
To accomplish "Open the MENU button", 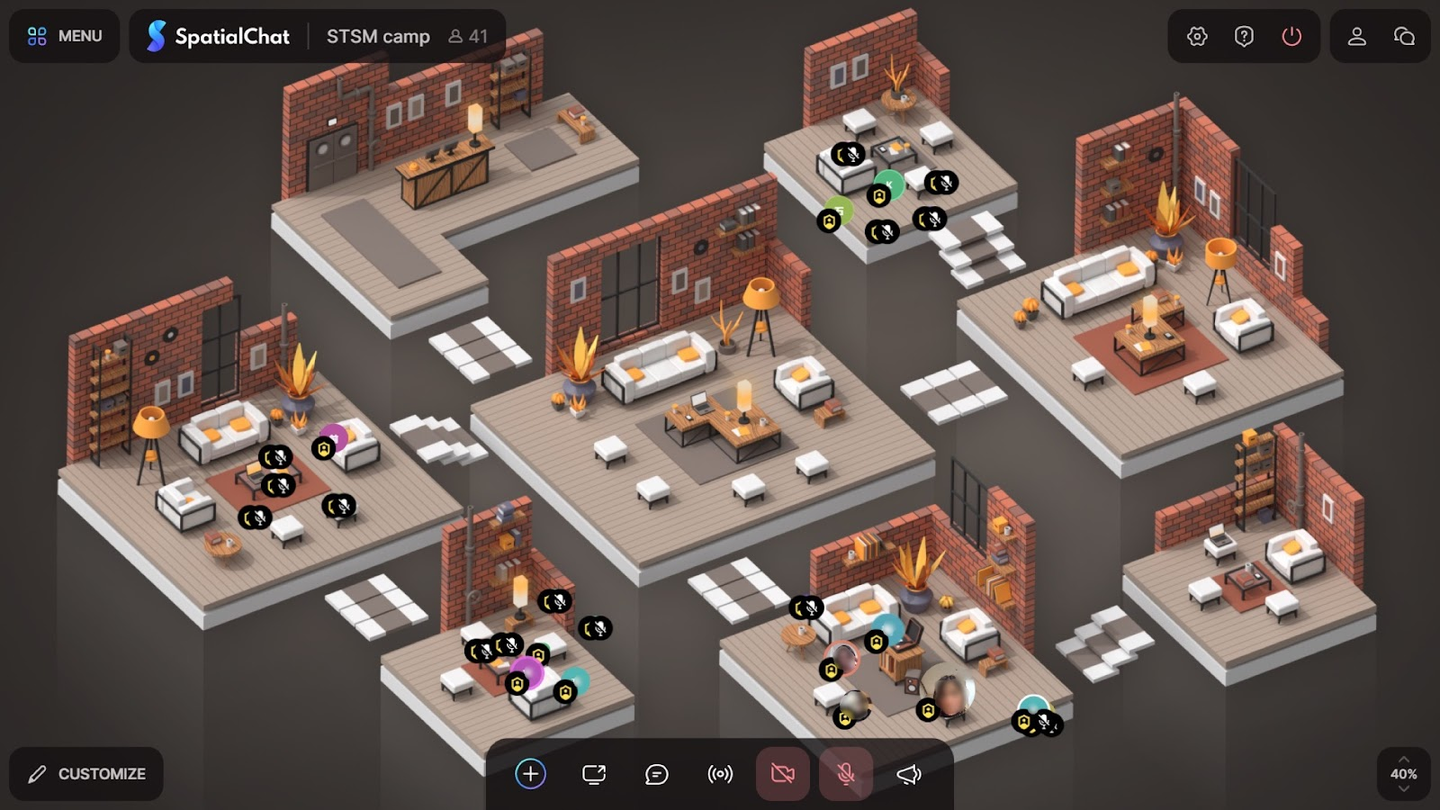I will [65, 36].
